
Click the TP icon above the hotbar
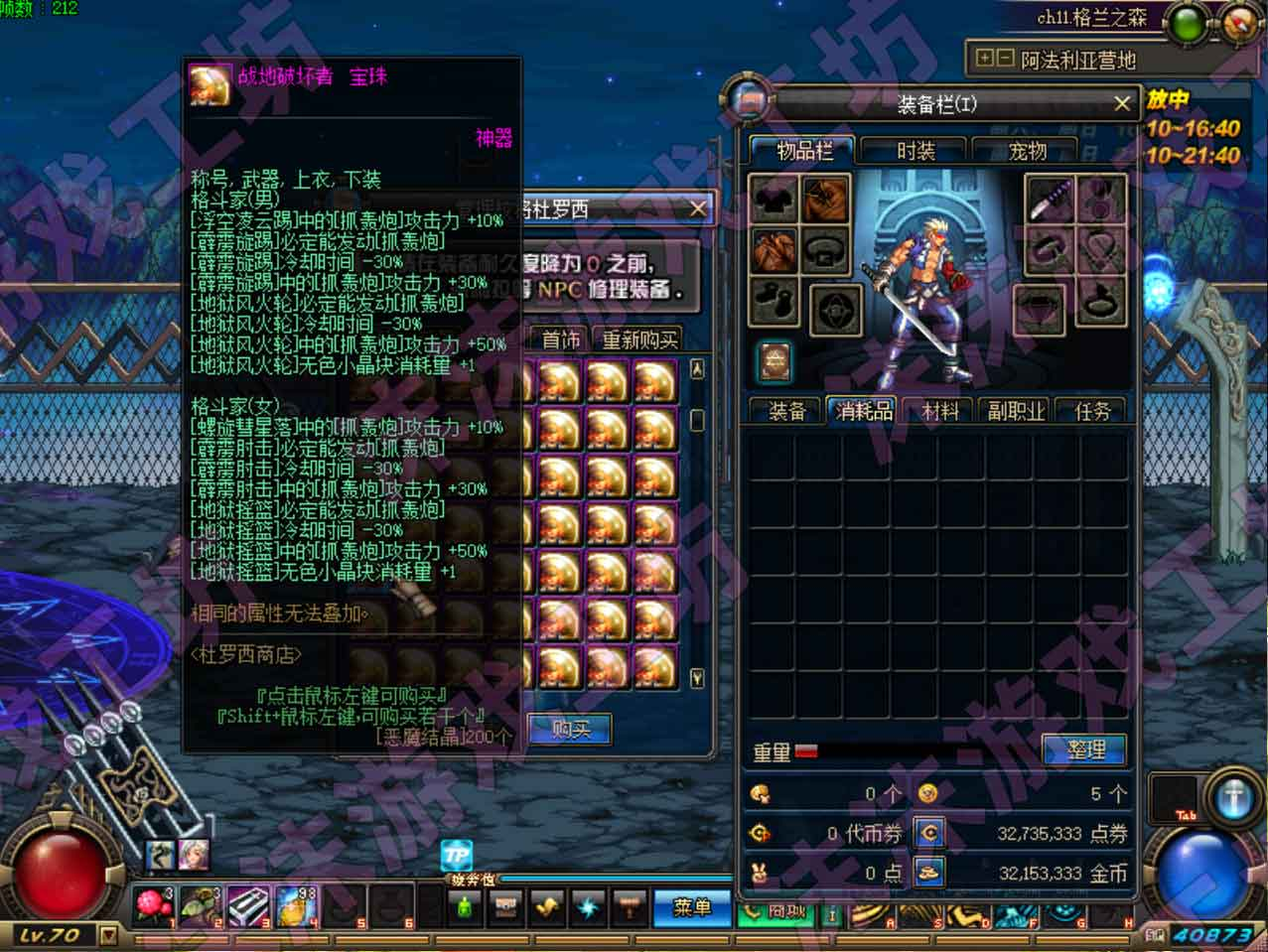pyautogui.click(x=457, y=855)
